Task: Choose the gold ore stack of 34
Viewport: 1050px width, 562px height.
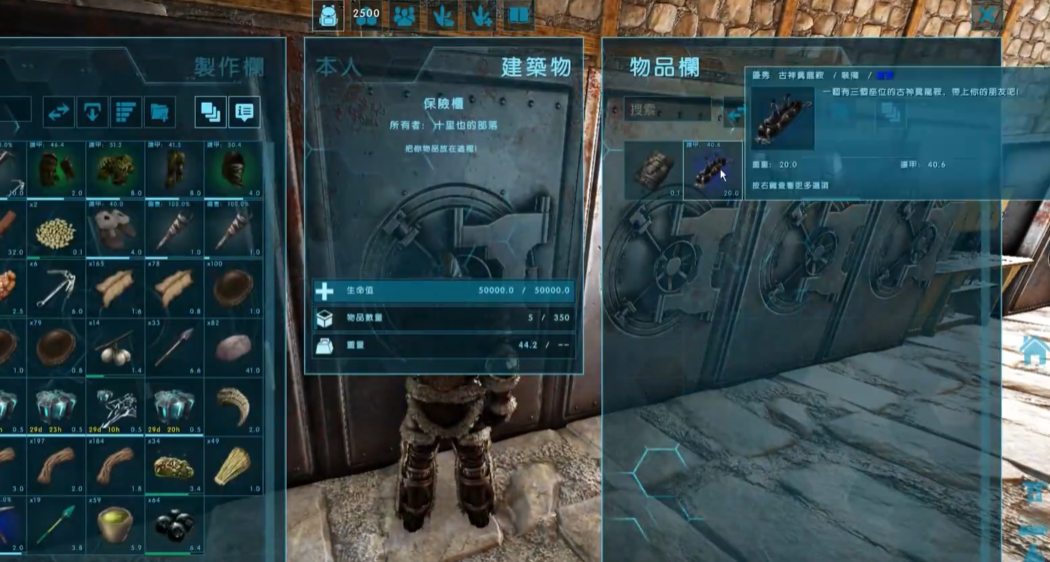Action: [174, 465]
